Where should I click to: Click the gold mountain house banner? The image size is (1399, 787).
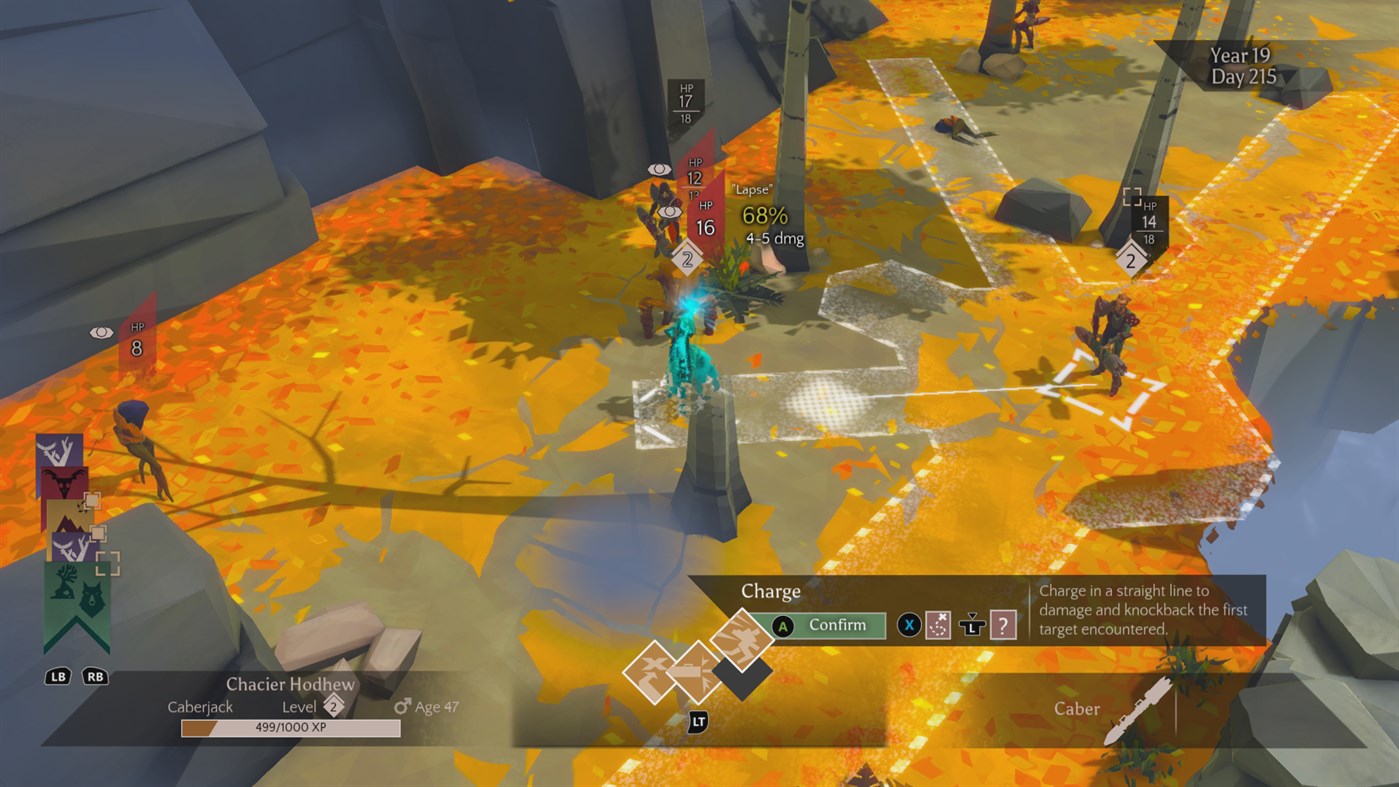point(66,519)
